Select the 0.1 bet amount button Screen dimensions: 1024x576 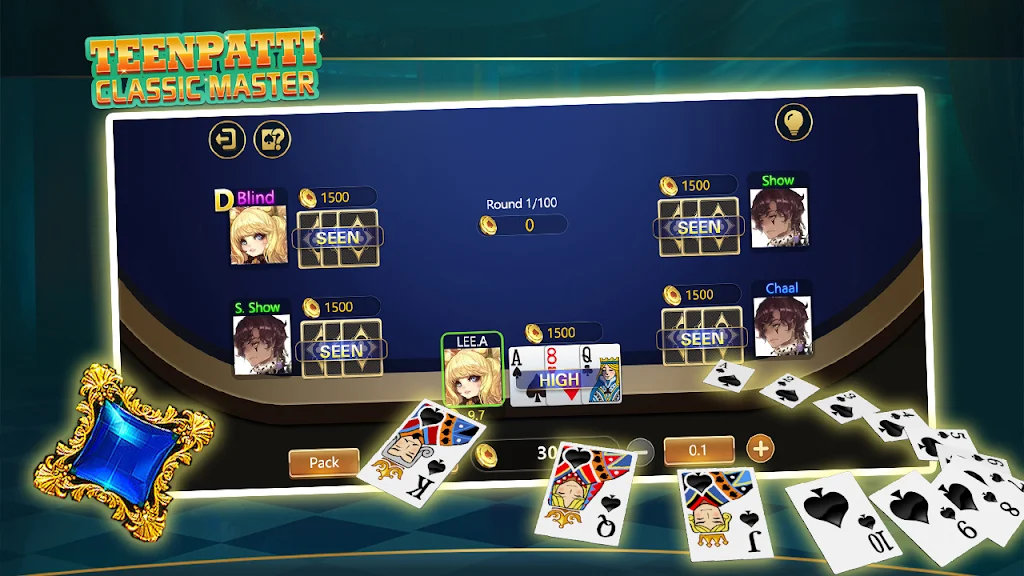coord(698,450)
